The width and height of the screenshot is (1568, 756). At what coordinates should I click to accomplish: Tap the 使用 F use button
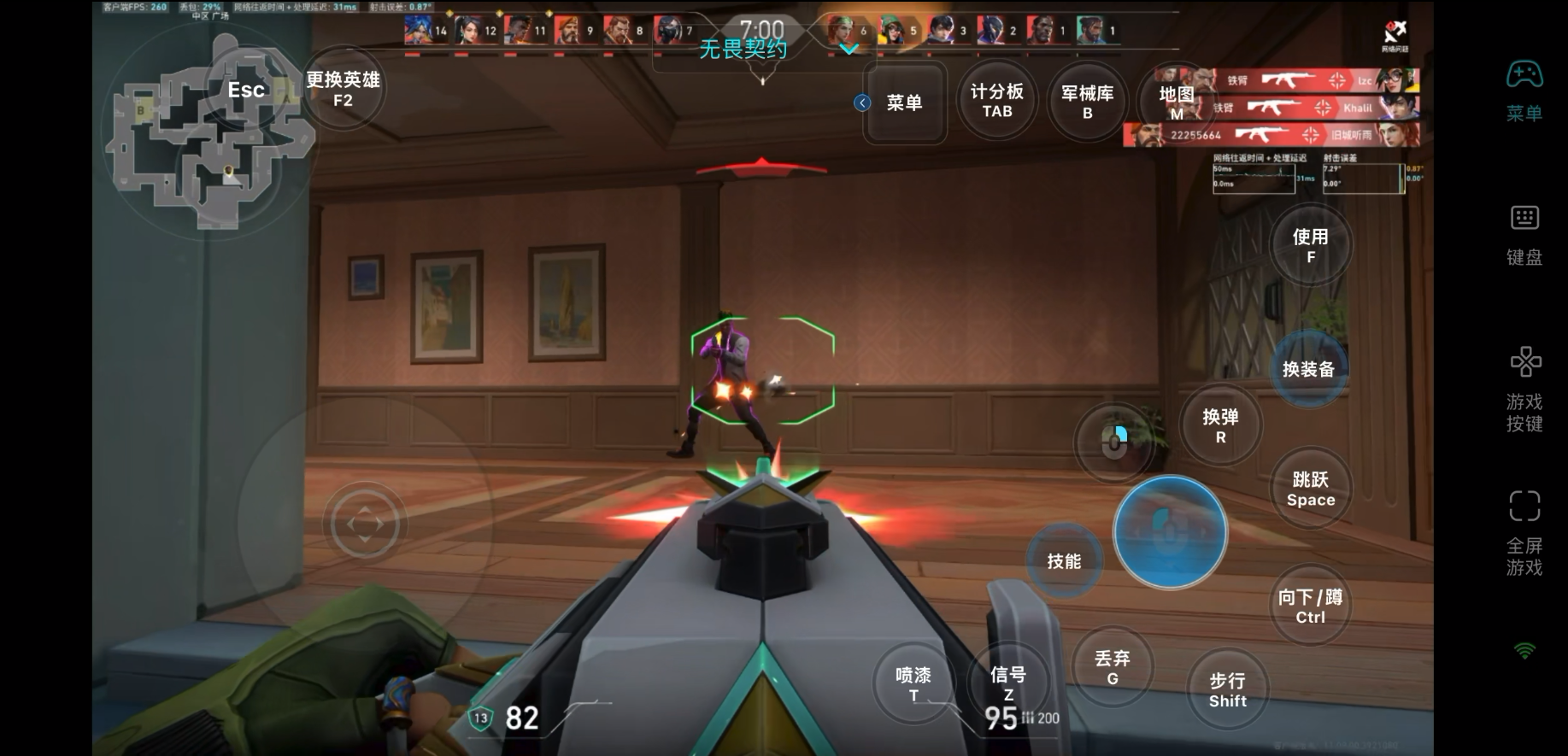click(x=1310, y=245)
